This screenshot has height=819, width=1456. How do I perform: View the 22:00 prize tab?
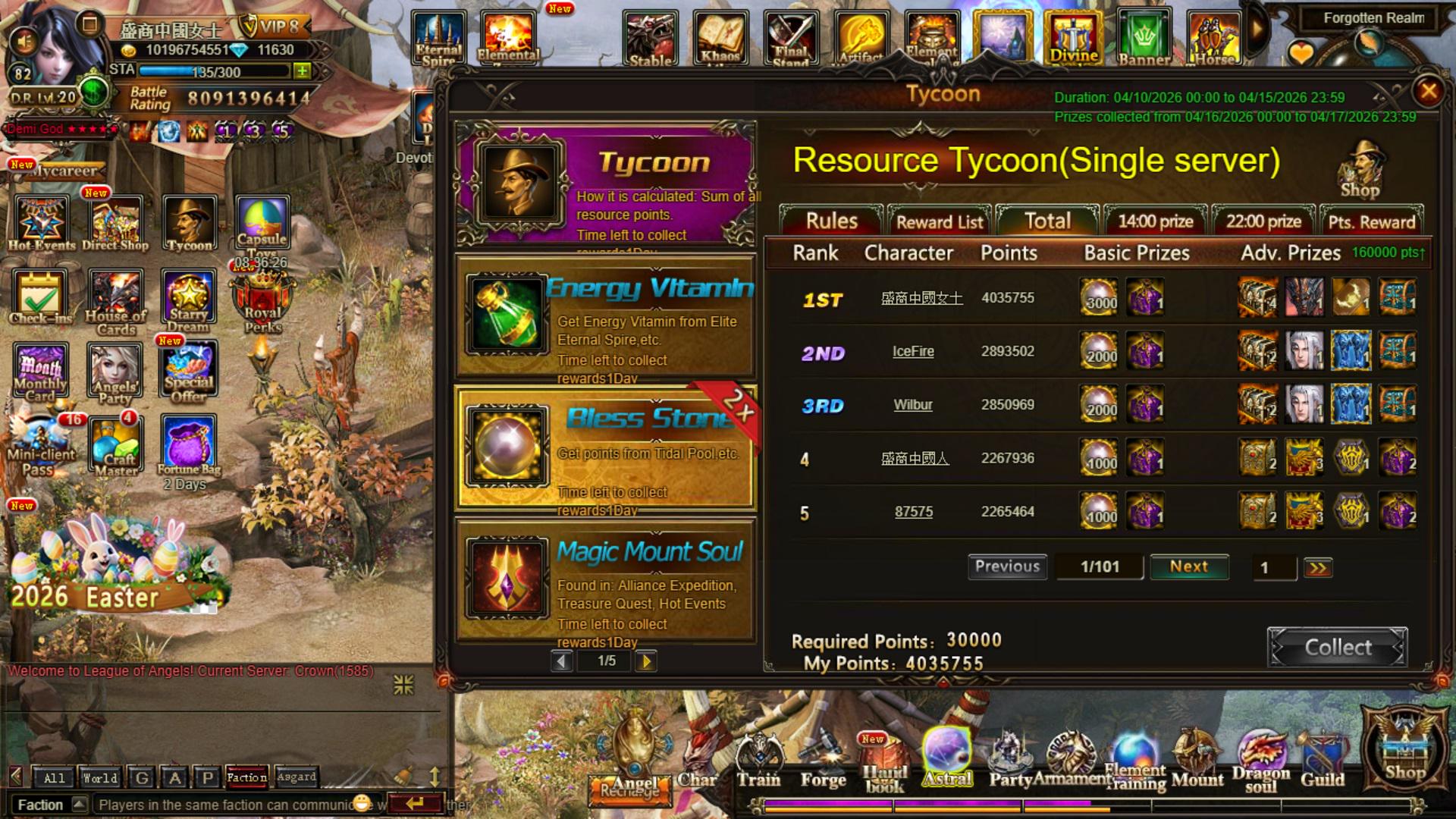pos(1263,221)
